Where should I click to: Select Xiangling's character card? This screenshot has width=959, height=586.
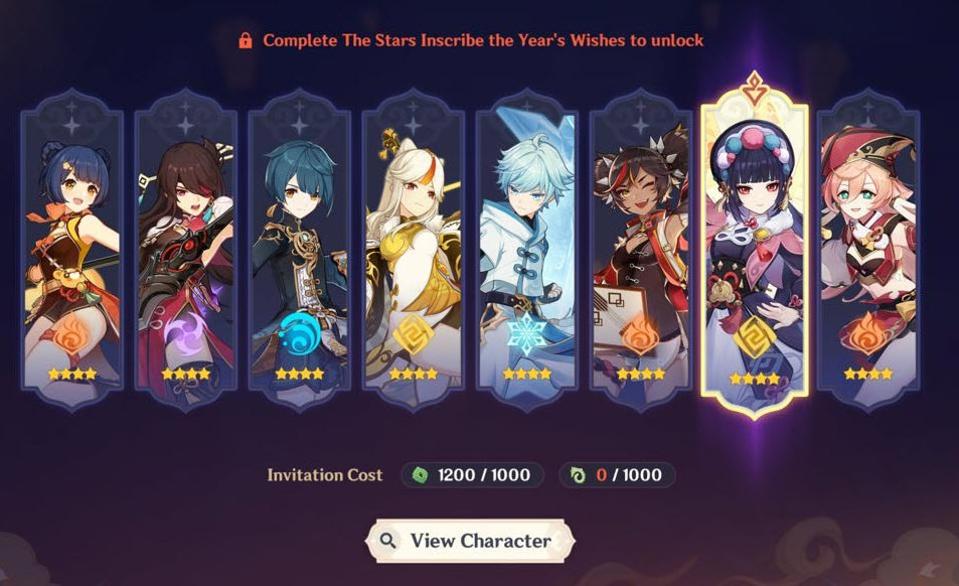(72, 250)
